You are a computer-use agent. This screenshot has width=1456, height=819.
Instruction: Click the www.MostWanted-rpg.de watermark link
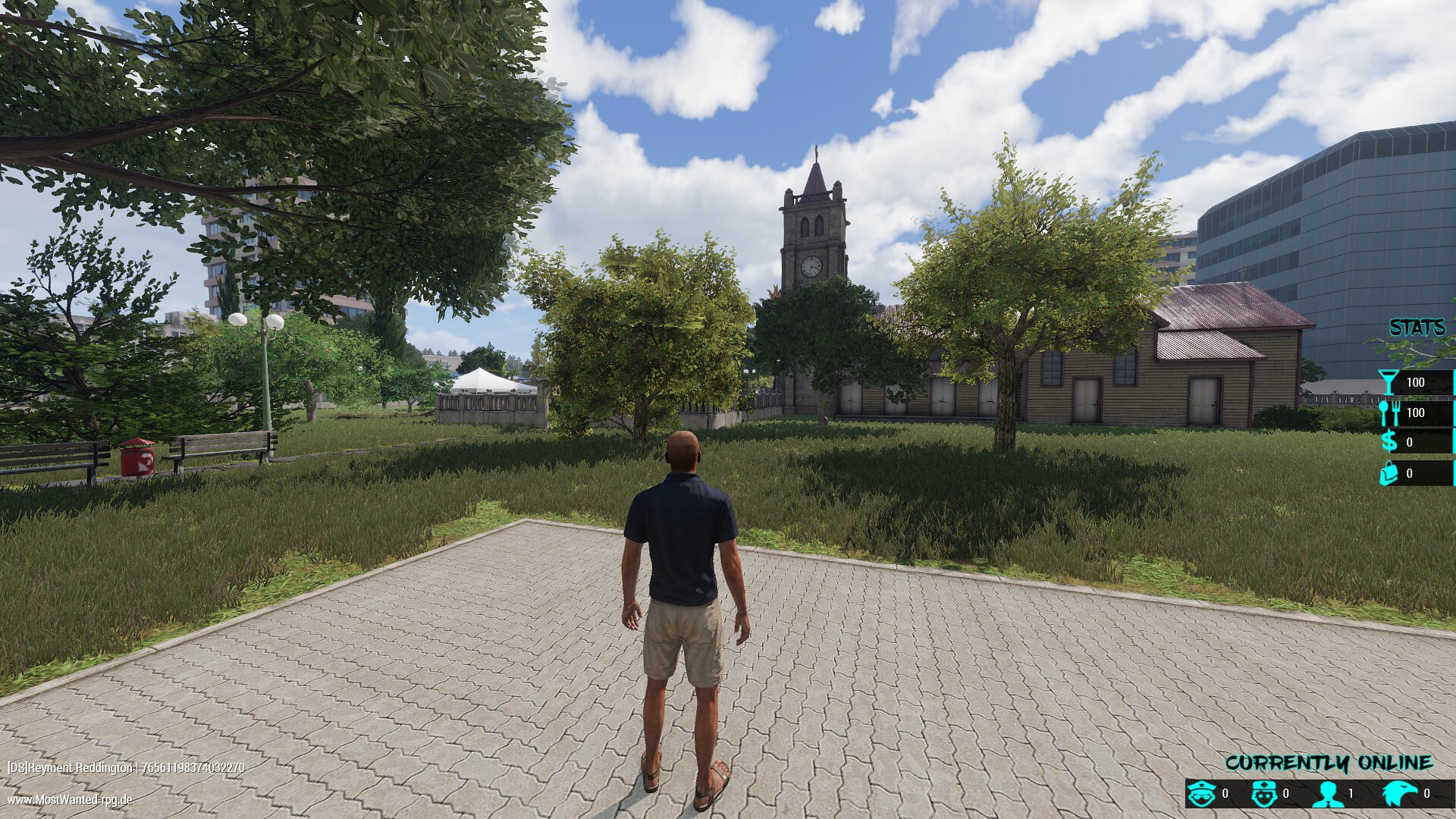[70, 799]
